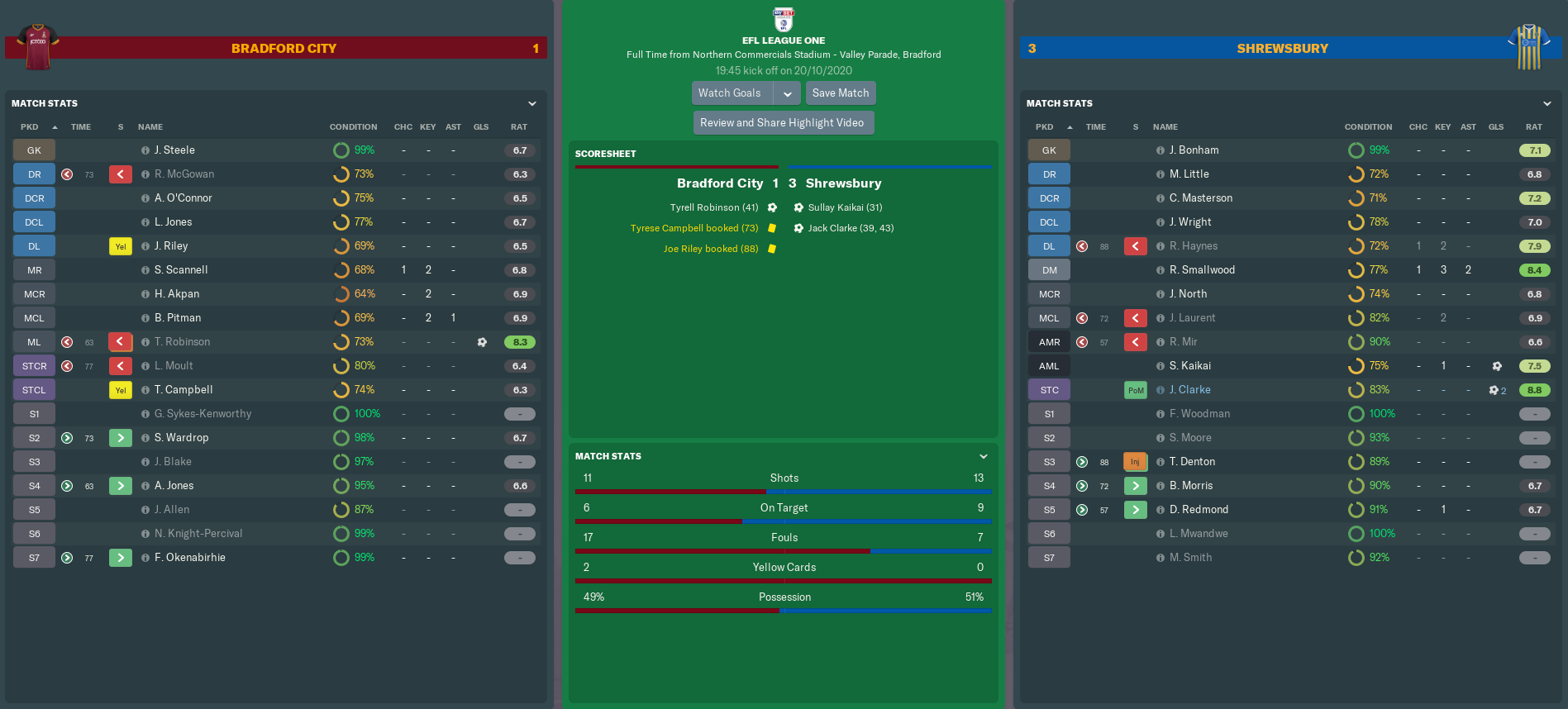Open Review and Share Highlight Video
The width and height of the screenshot is (1568, 709).
[x=782, y=123]
